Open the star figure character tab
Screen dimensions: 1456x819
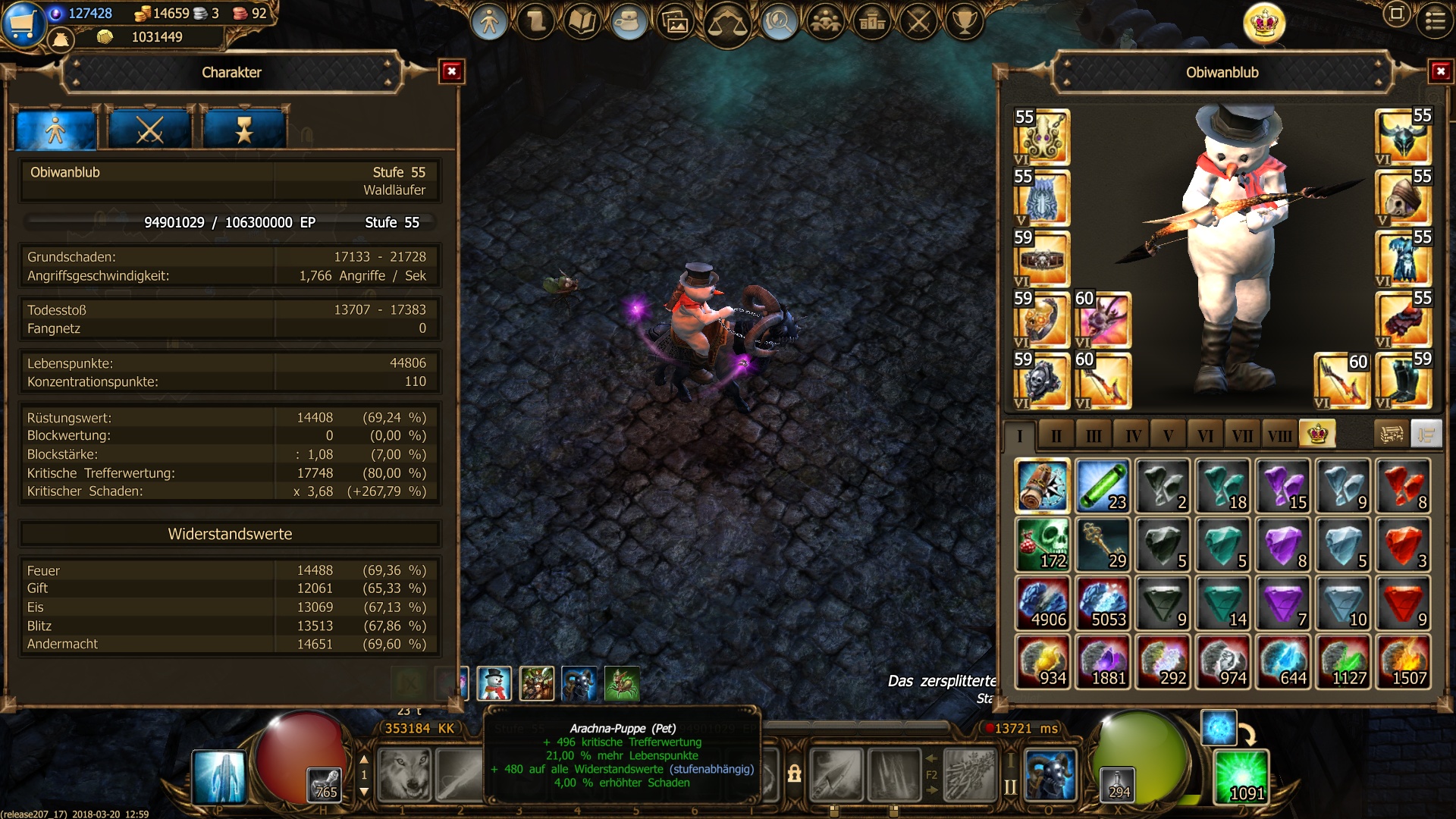[244, 130]
